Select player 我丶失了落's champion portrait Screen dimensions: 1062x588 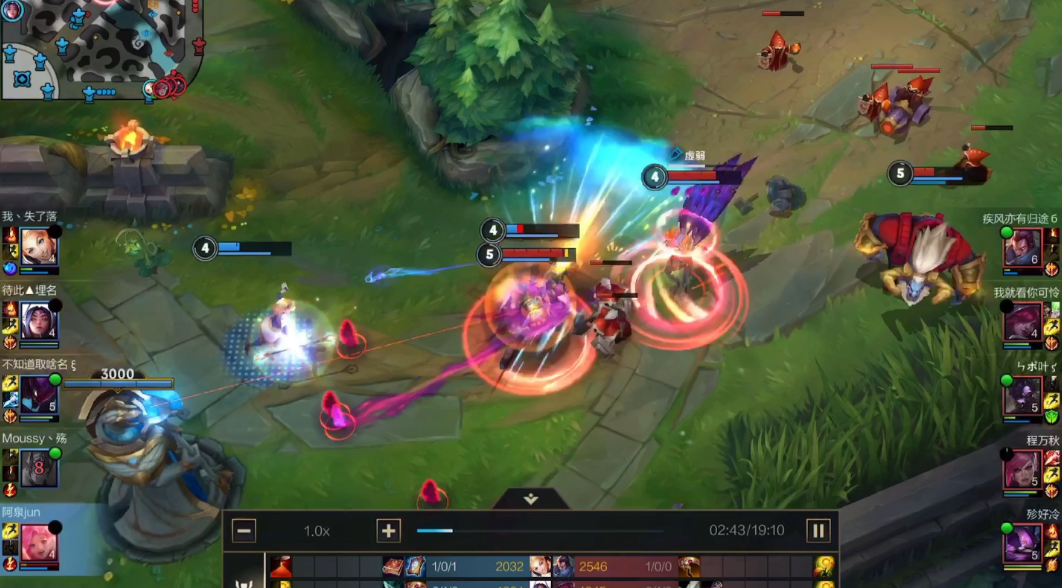tap(39, 246)
